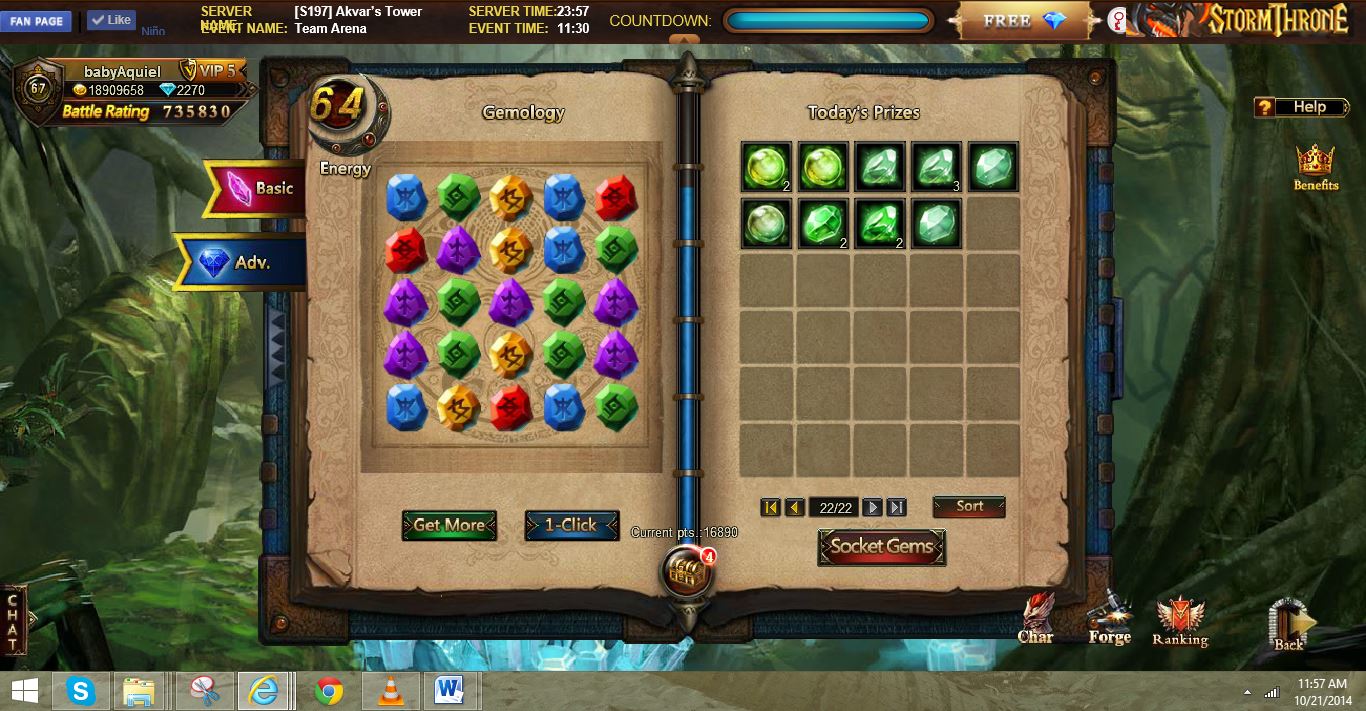Open the treasure chest with 4 notifications

(x=686, y=573)
